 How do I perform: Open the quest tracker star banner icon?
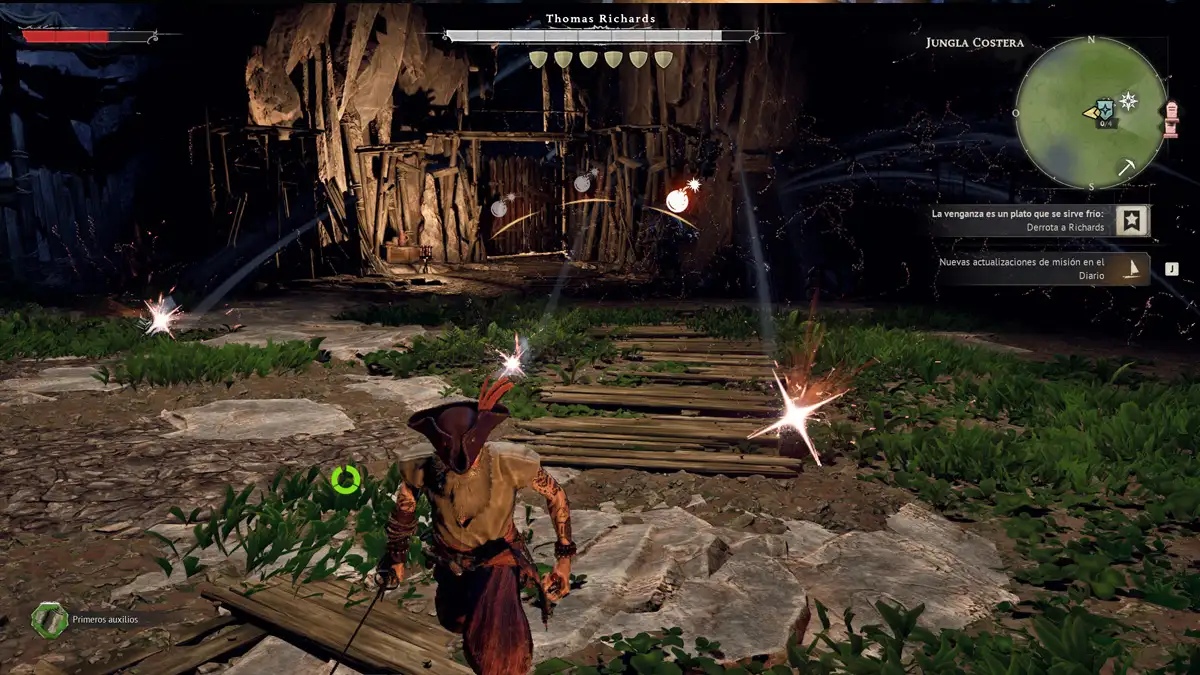pos(1133,221)
